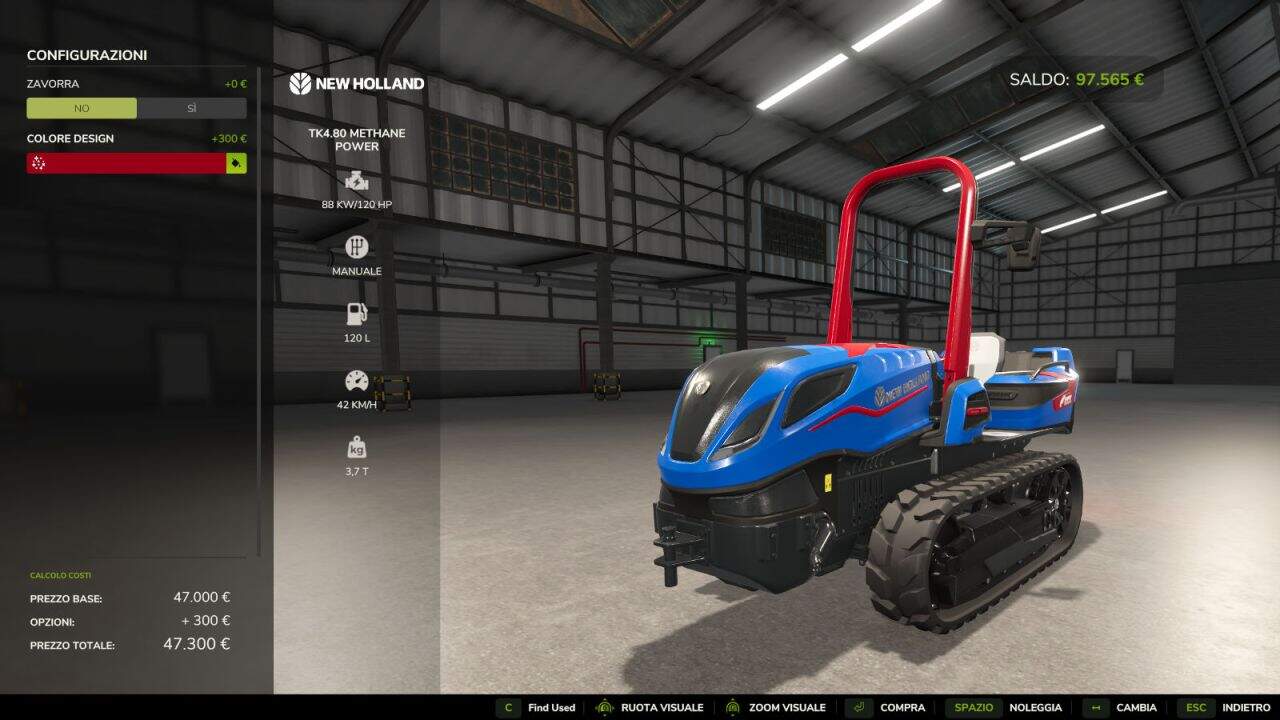1280x720 pixels.
Task: Click the speedometer icon showing 42 KM/H
Action: (x=357, y=380)
